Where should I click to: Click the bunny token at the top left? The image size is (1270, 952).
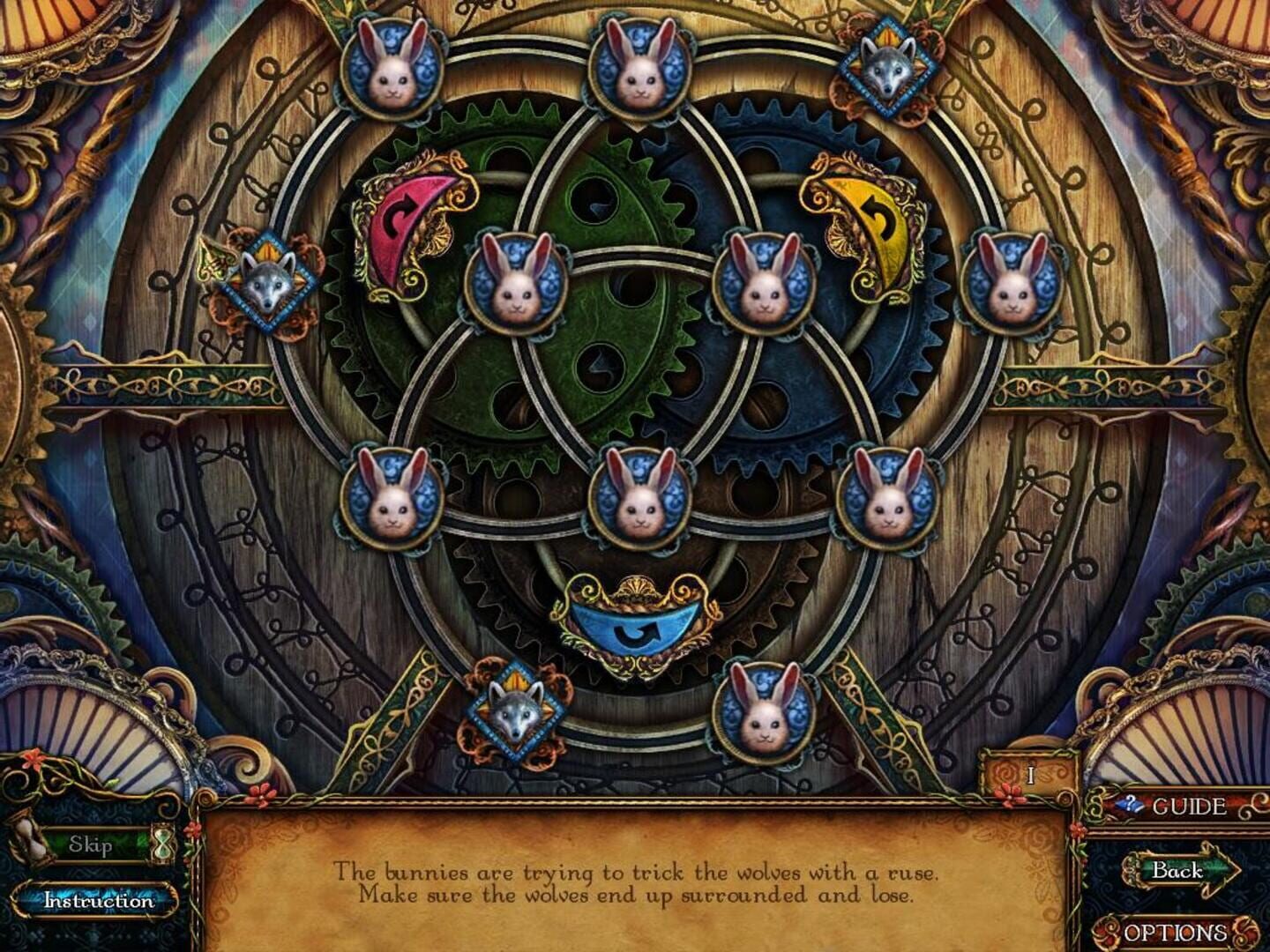click(392, 69)
